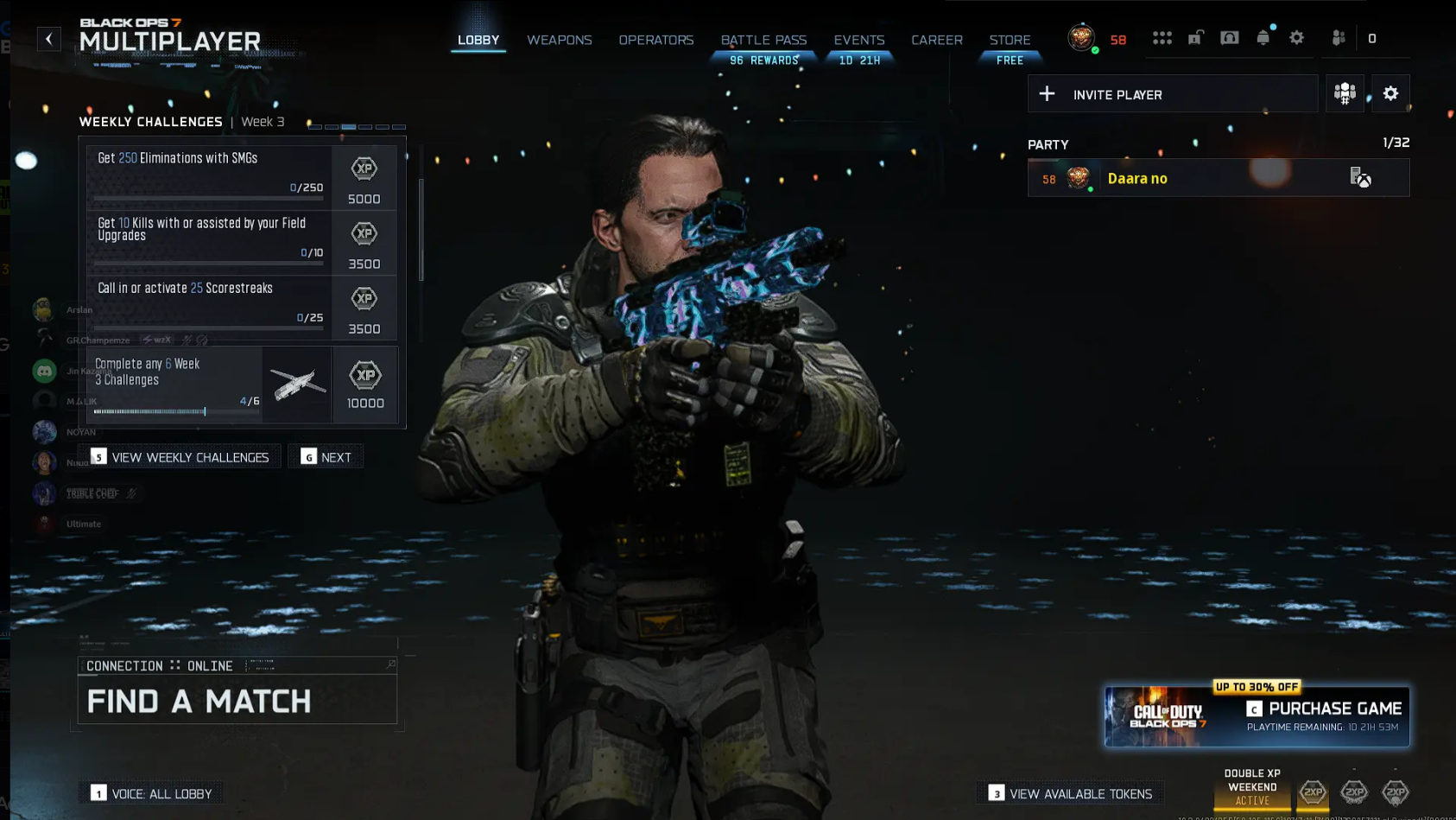
Task: Select Find a Match
Action: [197, 701]
